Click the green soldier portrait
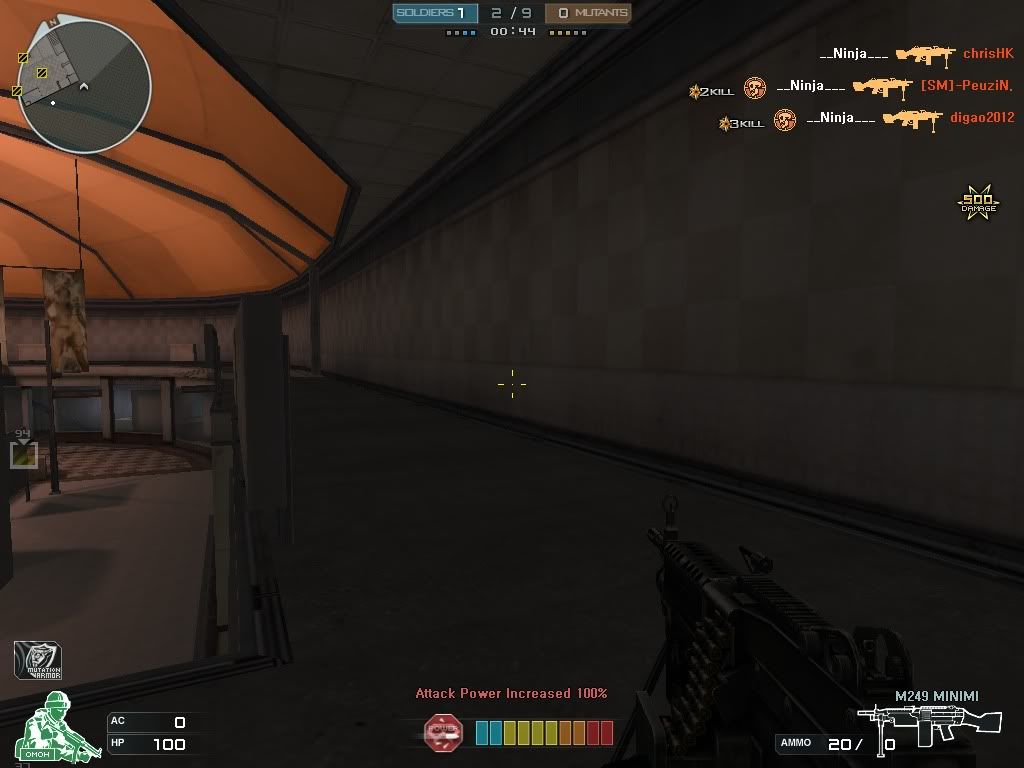The width and height of the screenshot is (1024, 768). 51,727
